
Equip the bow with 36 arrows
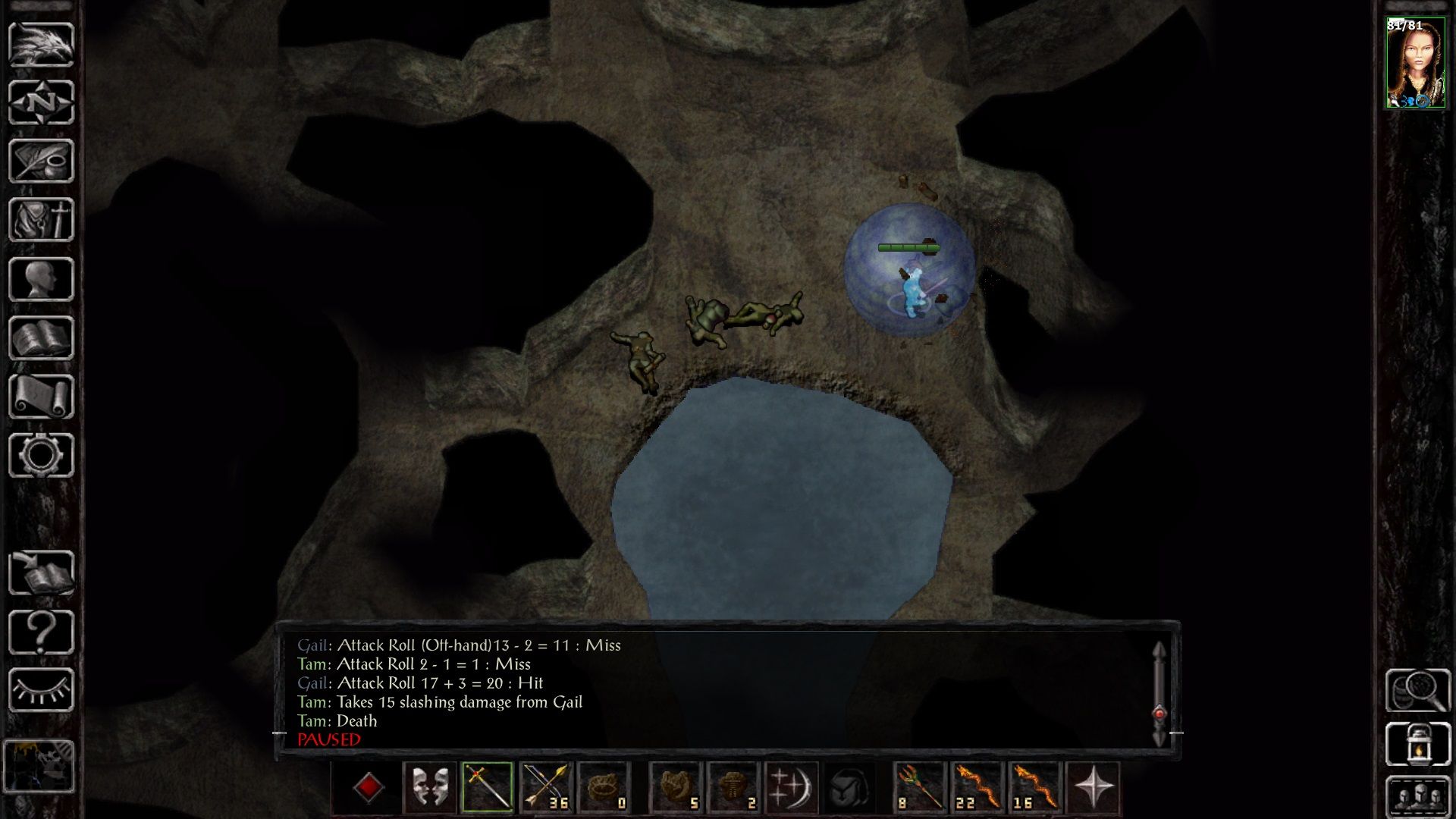click(x=546, y=787)
